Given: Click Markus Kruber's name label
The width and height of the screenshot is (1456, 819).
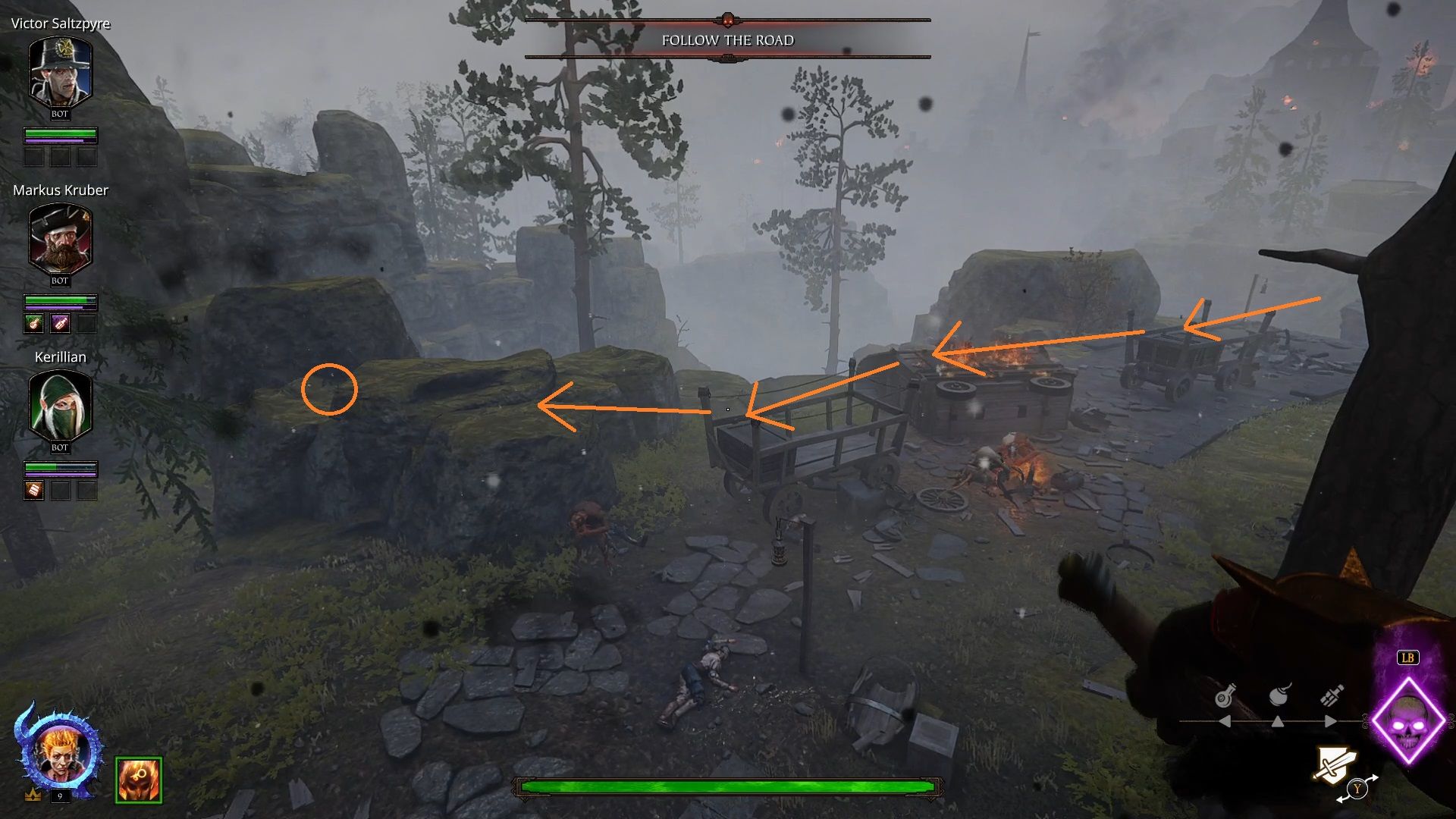Looking at the screenshot, I should [60, 190].
